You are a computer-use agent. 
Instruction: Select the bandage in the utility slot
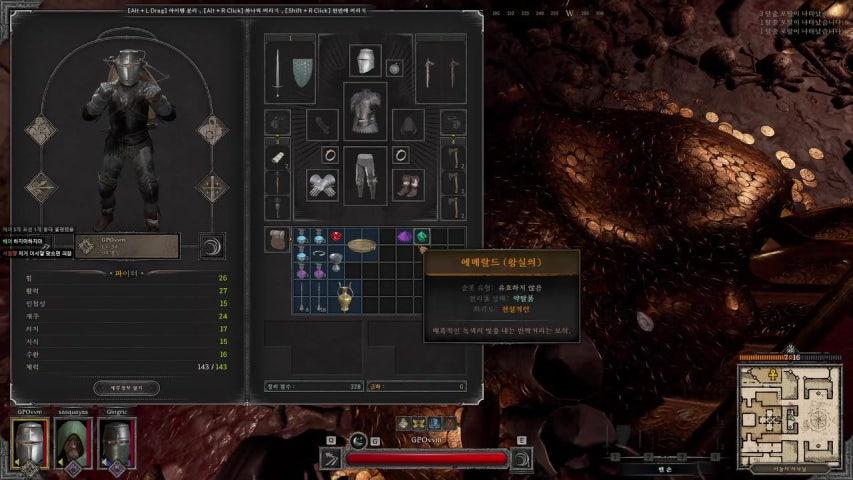click(x=277, y=156)
